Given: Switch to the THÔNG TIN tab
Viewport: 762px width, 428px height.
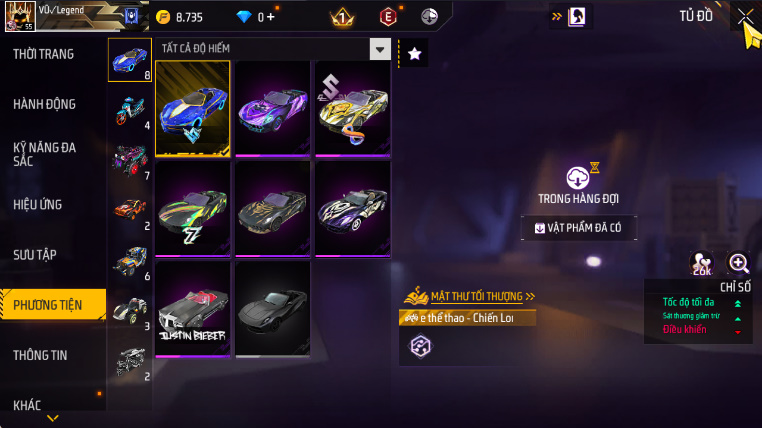Looking at the screenshot, I should [43, 354].
